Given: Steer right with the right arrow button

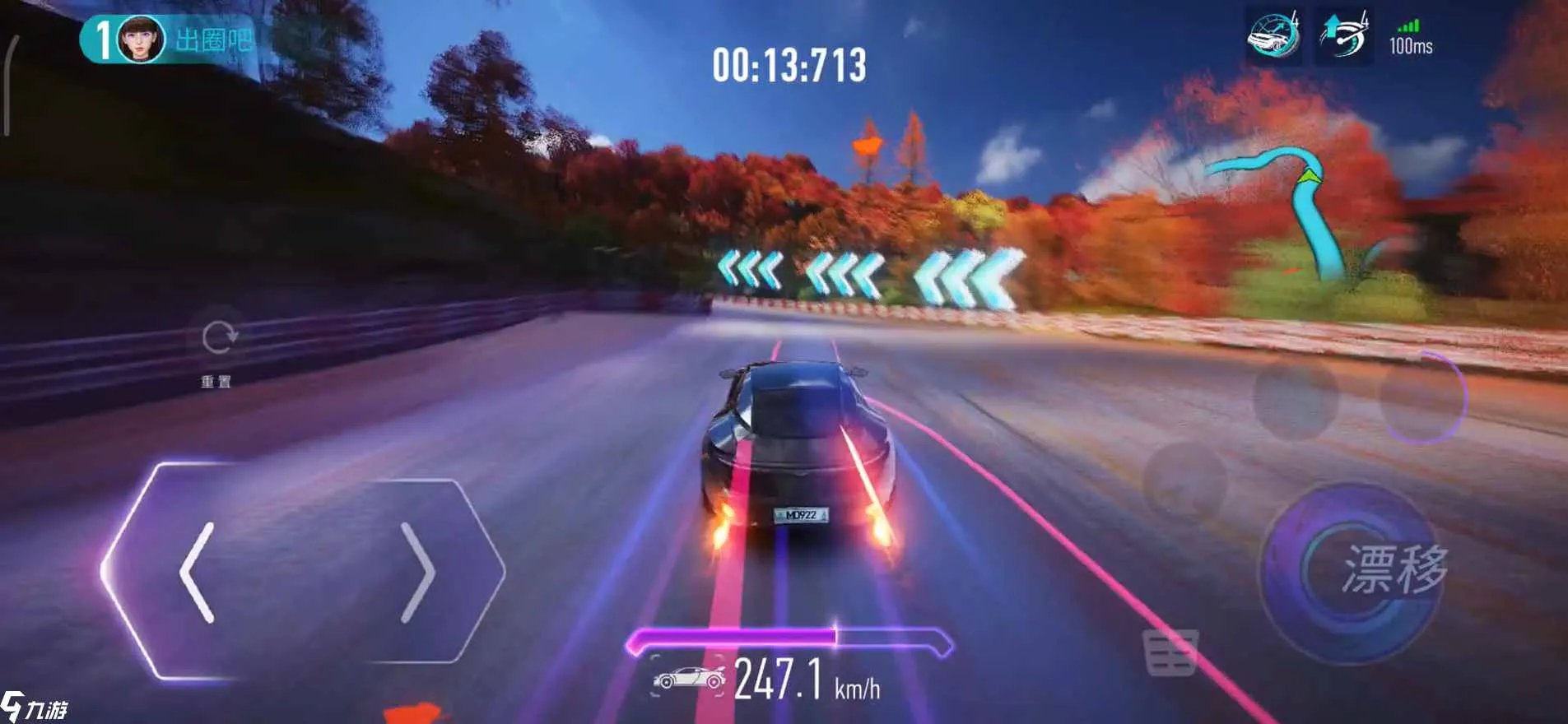Looking at the screenshot, I should click(417, 573).
